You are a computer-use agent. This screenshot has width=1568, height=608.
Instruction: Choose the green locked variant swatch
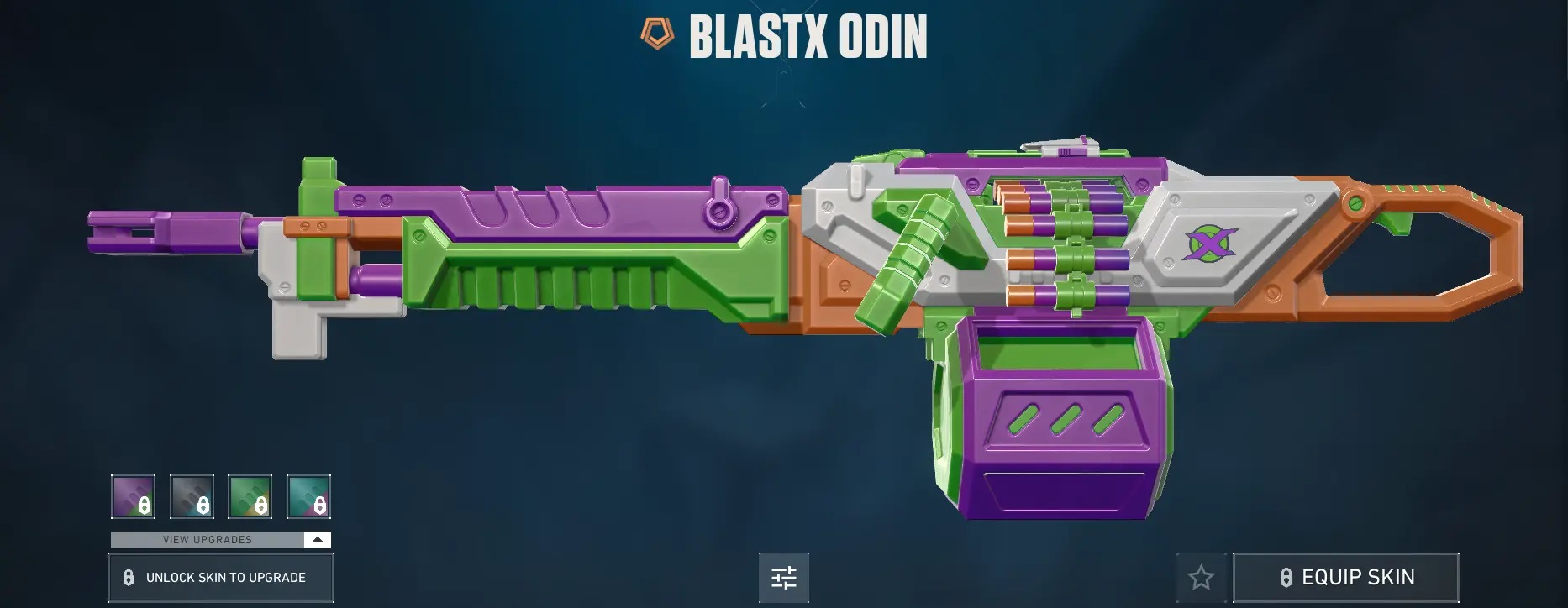click(250, 496)
